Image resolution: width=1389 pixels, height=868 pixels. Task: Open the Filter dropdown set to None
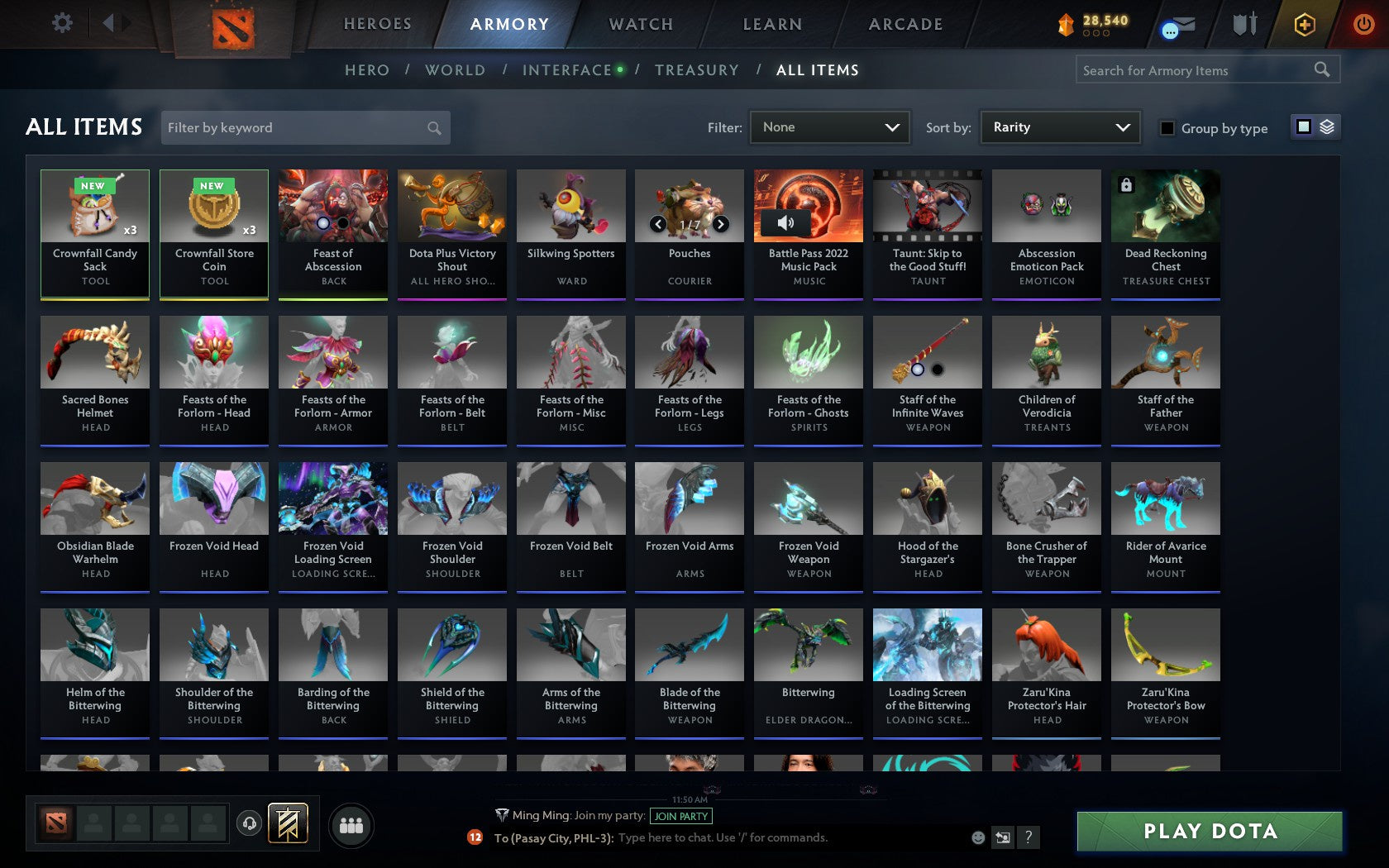click(x=829, y=126)
